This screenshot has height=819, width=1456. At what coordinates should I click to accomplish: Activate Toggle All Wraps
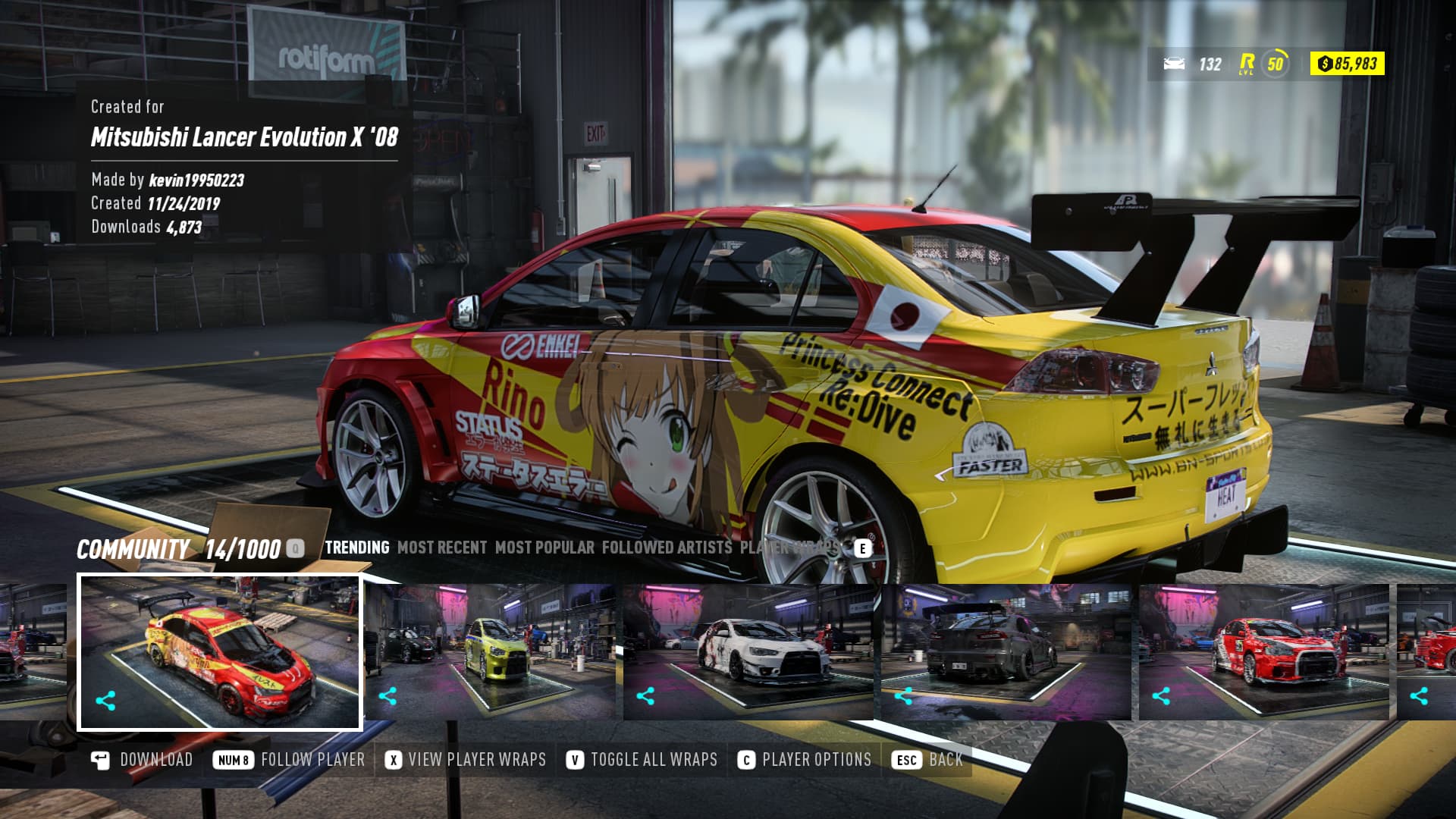point(642,760)
